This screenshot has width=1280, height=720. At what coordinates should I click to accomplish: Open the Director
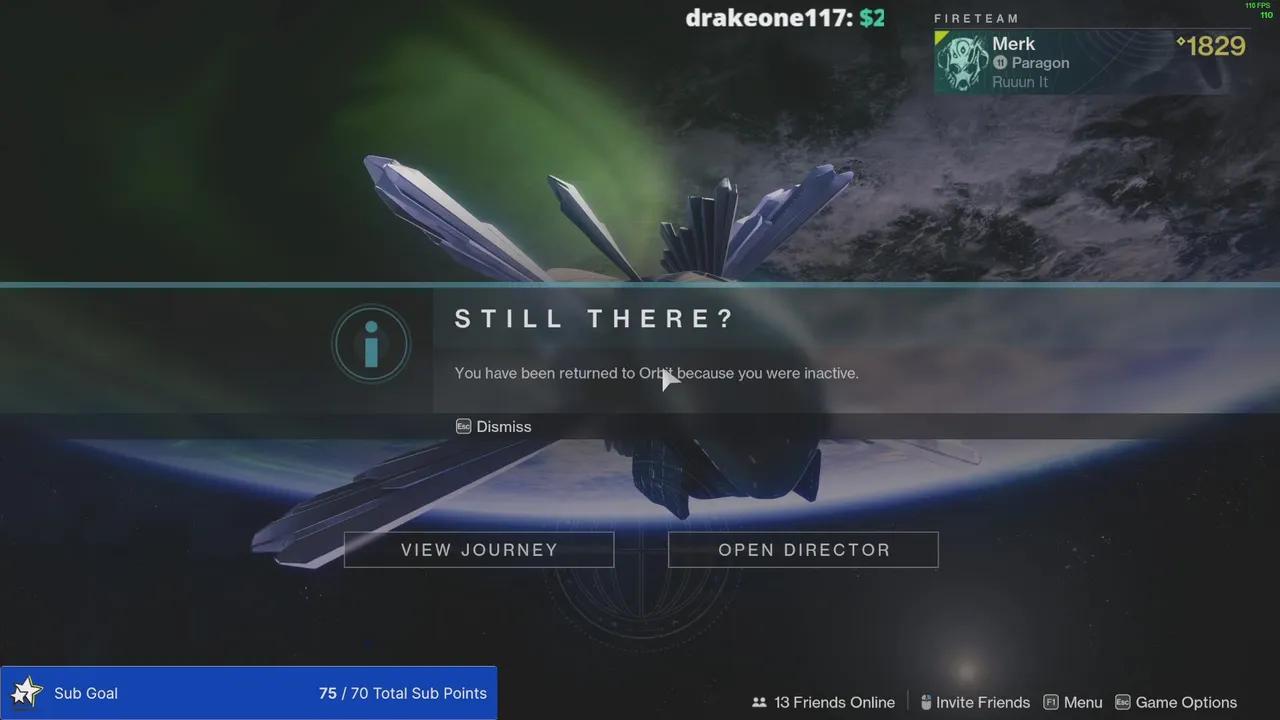click(x=803, y=549)
